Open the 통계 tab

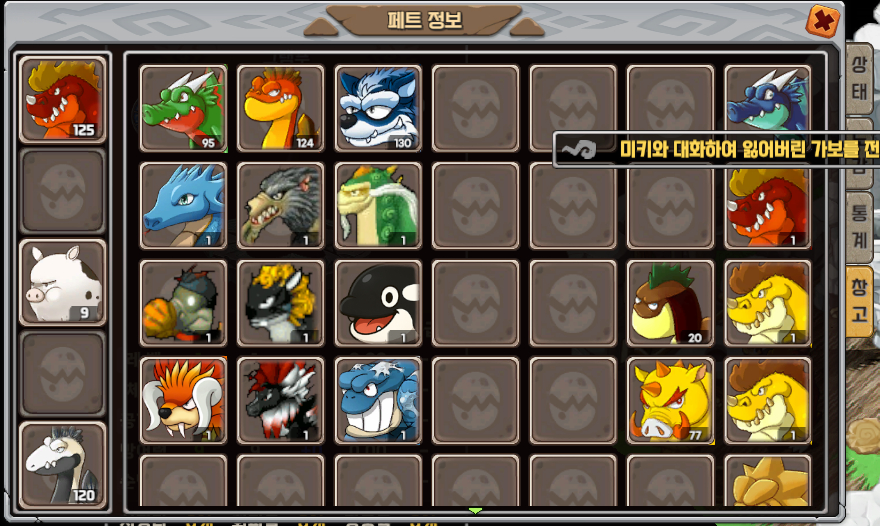pos(858,226)
